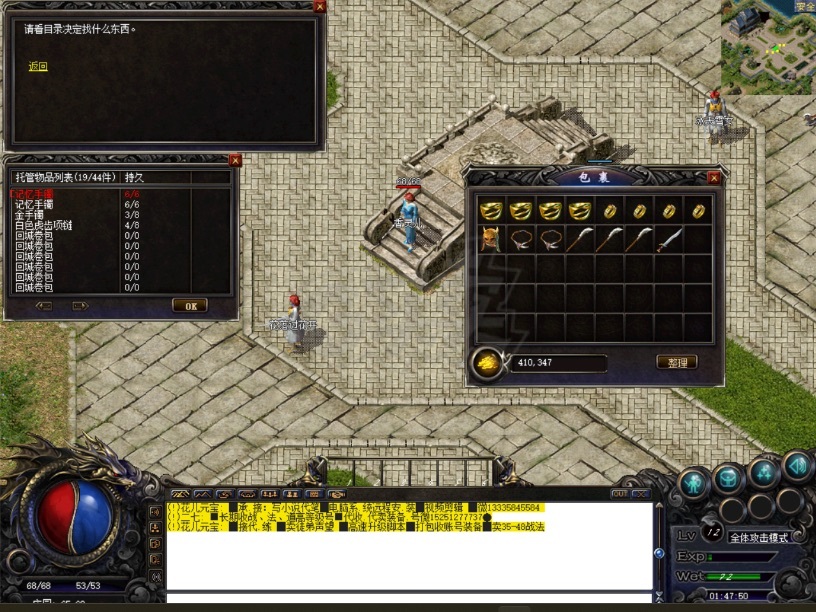Toggle the 全体攻击模式 attack mode label

point(759,537)
